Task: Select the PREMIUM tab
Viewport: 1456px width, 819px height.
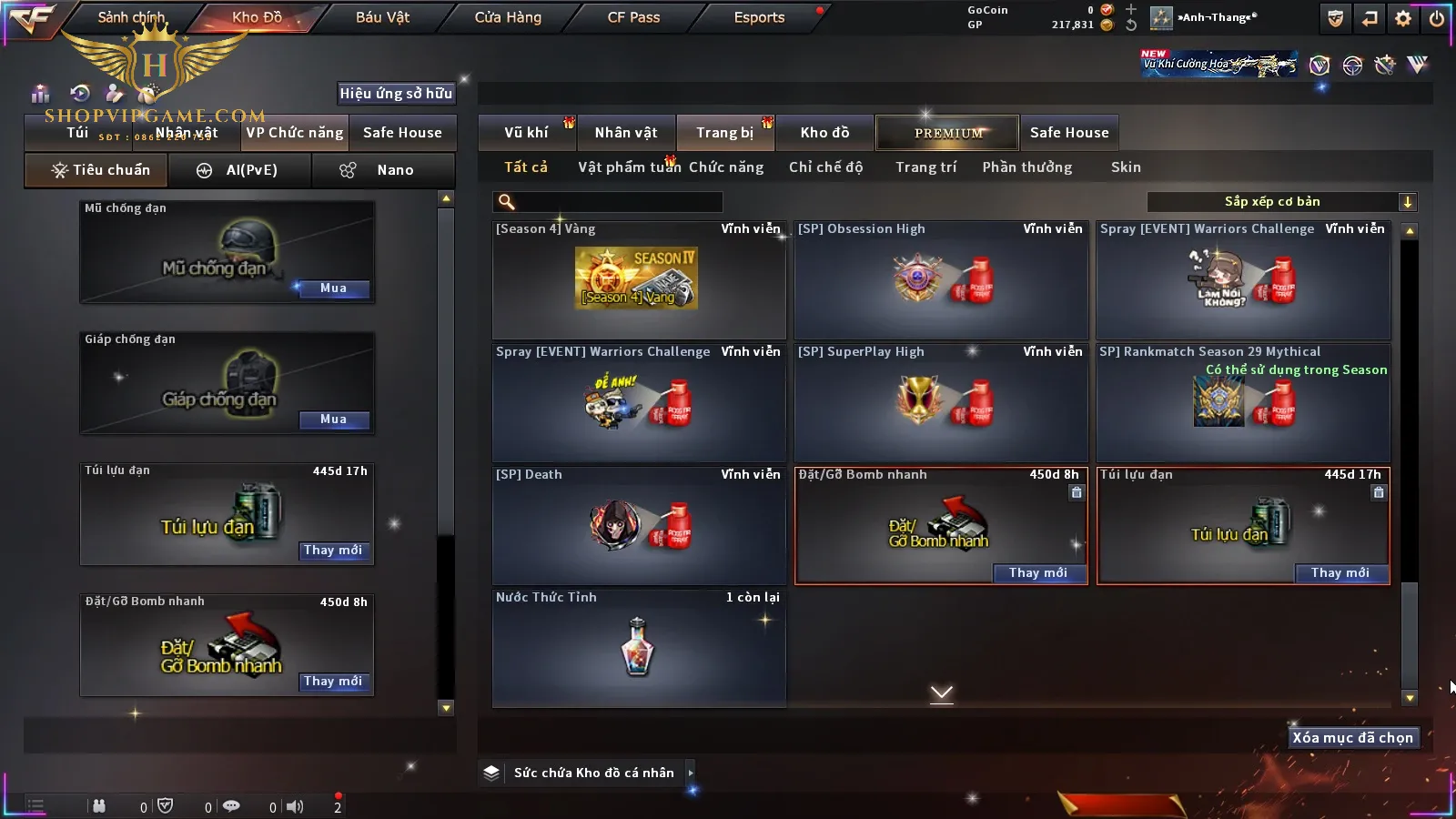Action: (x=948, y=133)
